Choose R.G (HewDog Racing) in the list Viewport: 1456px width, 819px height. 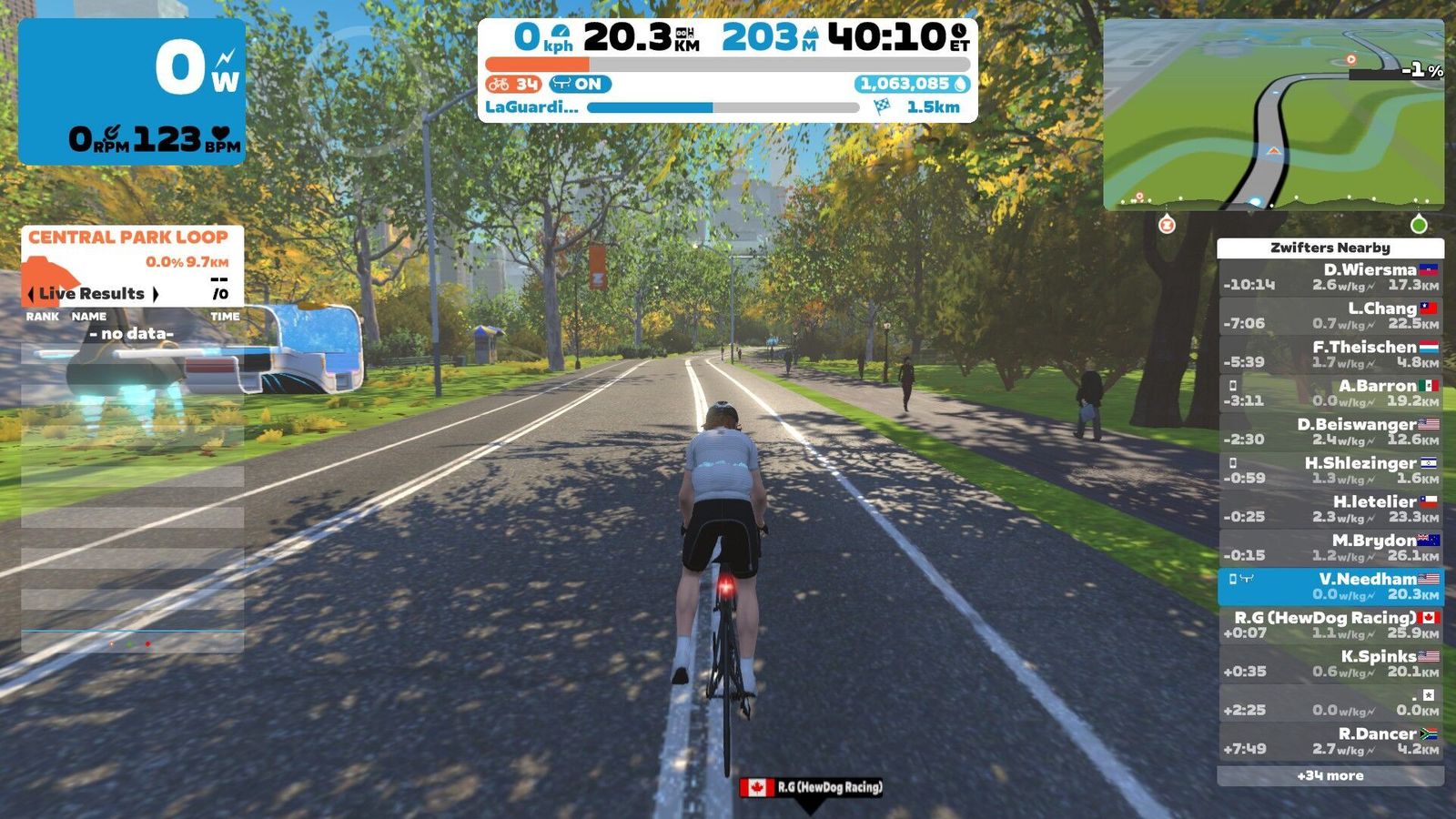tap(1330, 625)
